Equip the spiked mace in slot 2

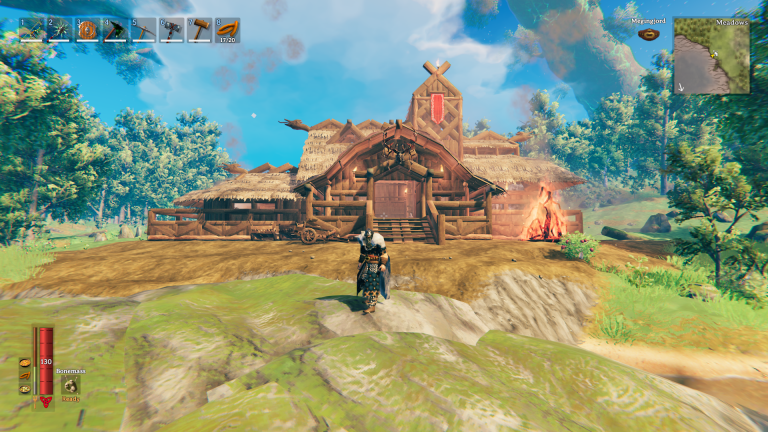(60, 30)
